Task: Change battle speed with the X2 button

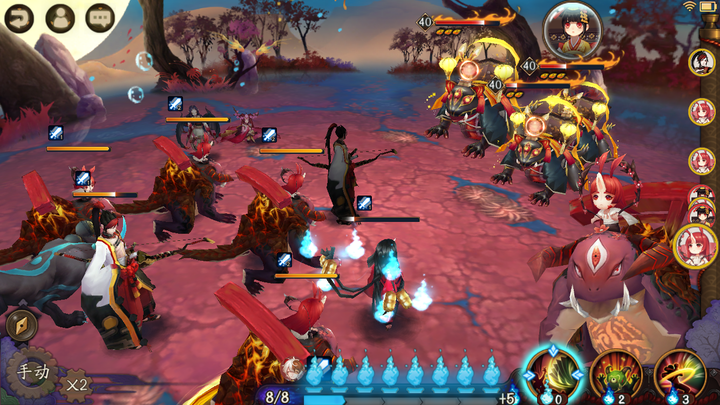Action: (75, 381)
